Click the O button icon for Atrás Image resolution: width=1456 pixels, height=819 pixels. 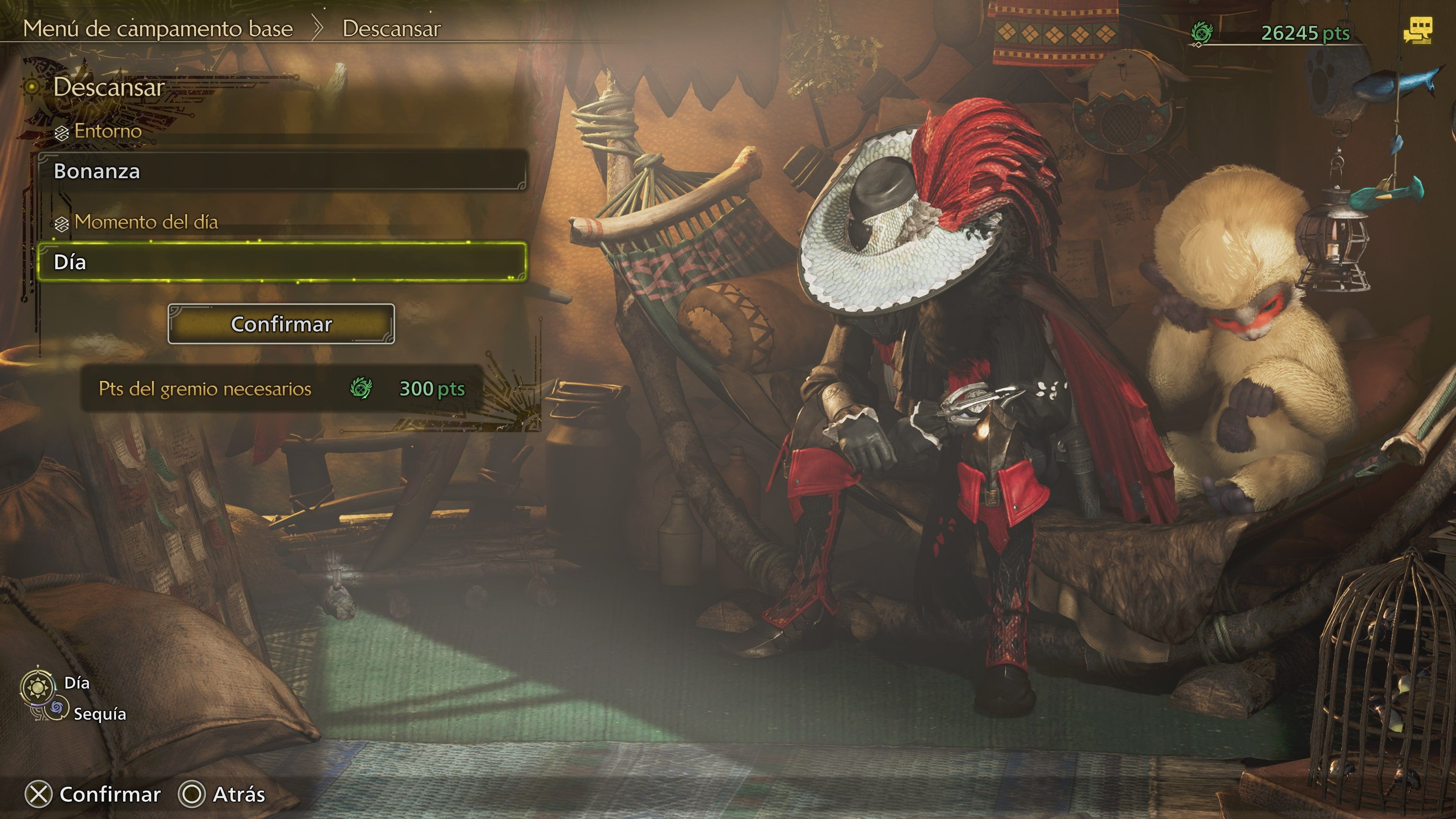click(192, 795)
